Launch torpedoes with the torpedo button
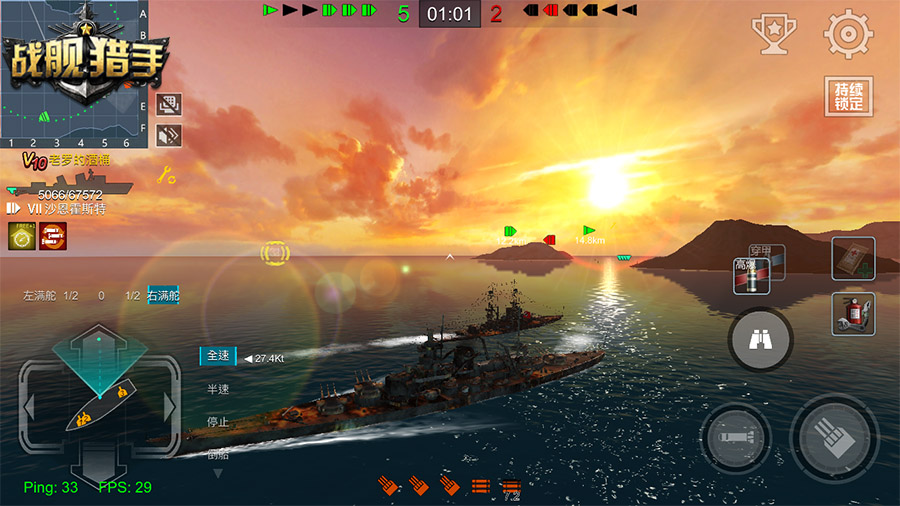900x506 pixels. pyautogui.click(x=736, y=440)
